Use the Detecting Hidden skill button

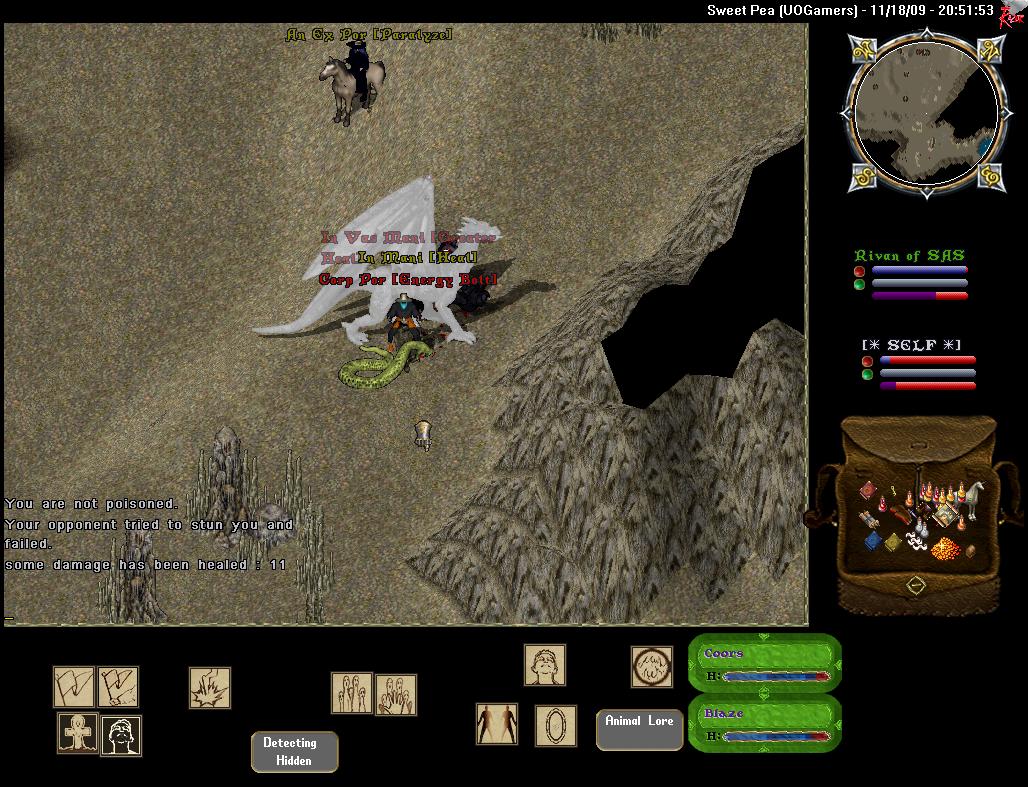[294, 752]
